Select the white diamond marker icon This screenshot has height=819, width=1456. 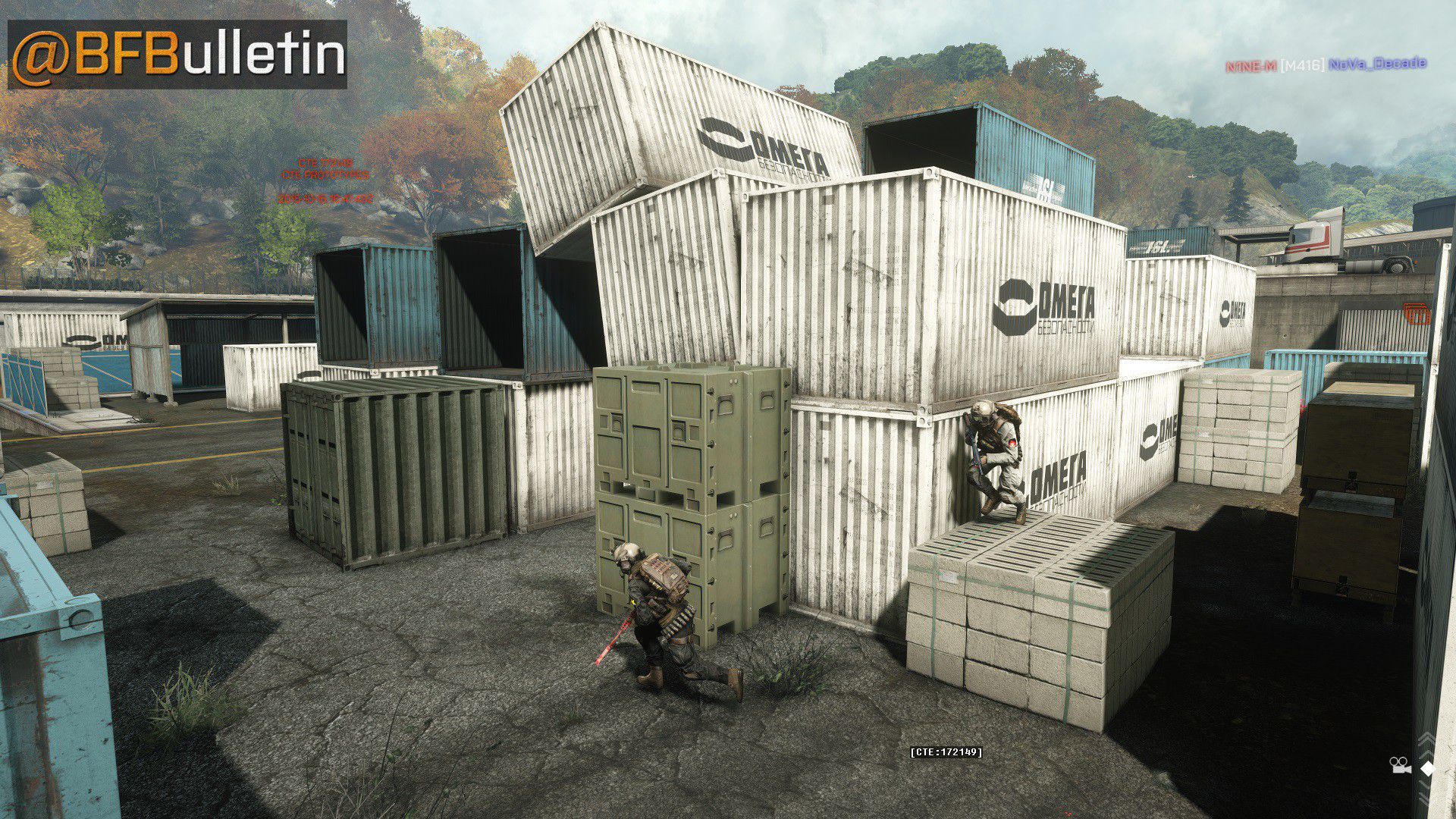(1428, 768)
